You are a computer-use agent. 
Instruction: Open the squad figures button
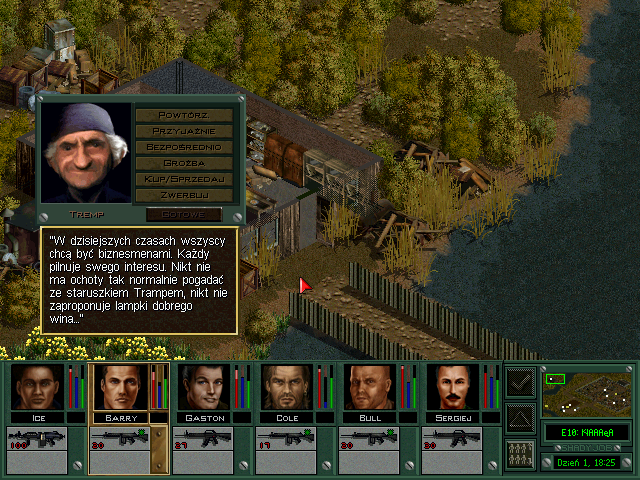[x=520, y=452]
